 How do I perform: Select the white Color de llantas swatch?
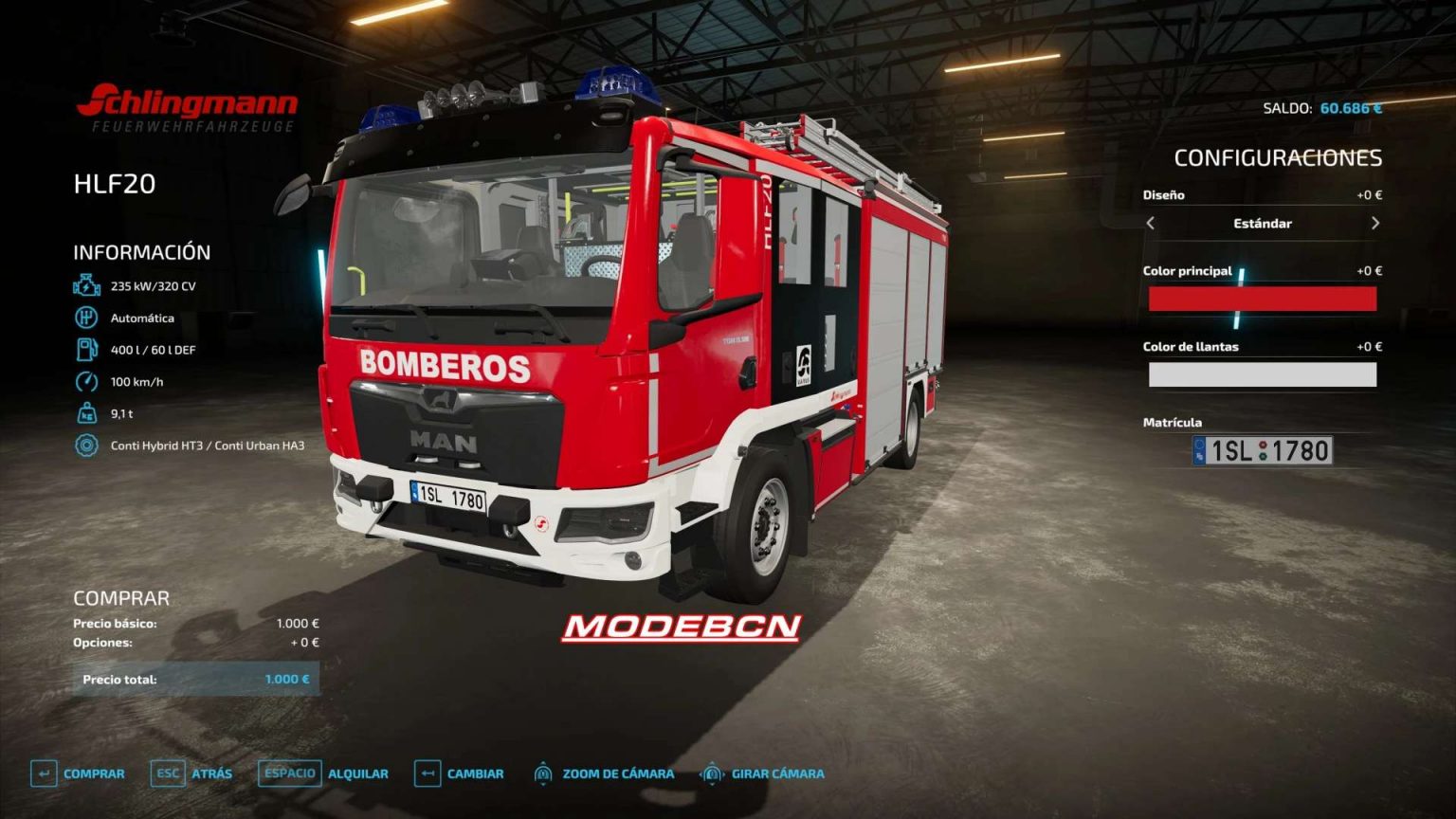click(1264, 375)
